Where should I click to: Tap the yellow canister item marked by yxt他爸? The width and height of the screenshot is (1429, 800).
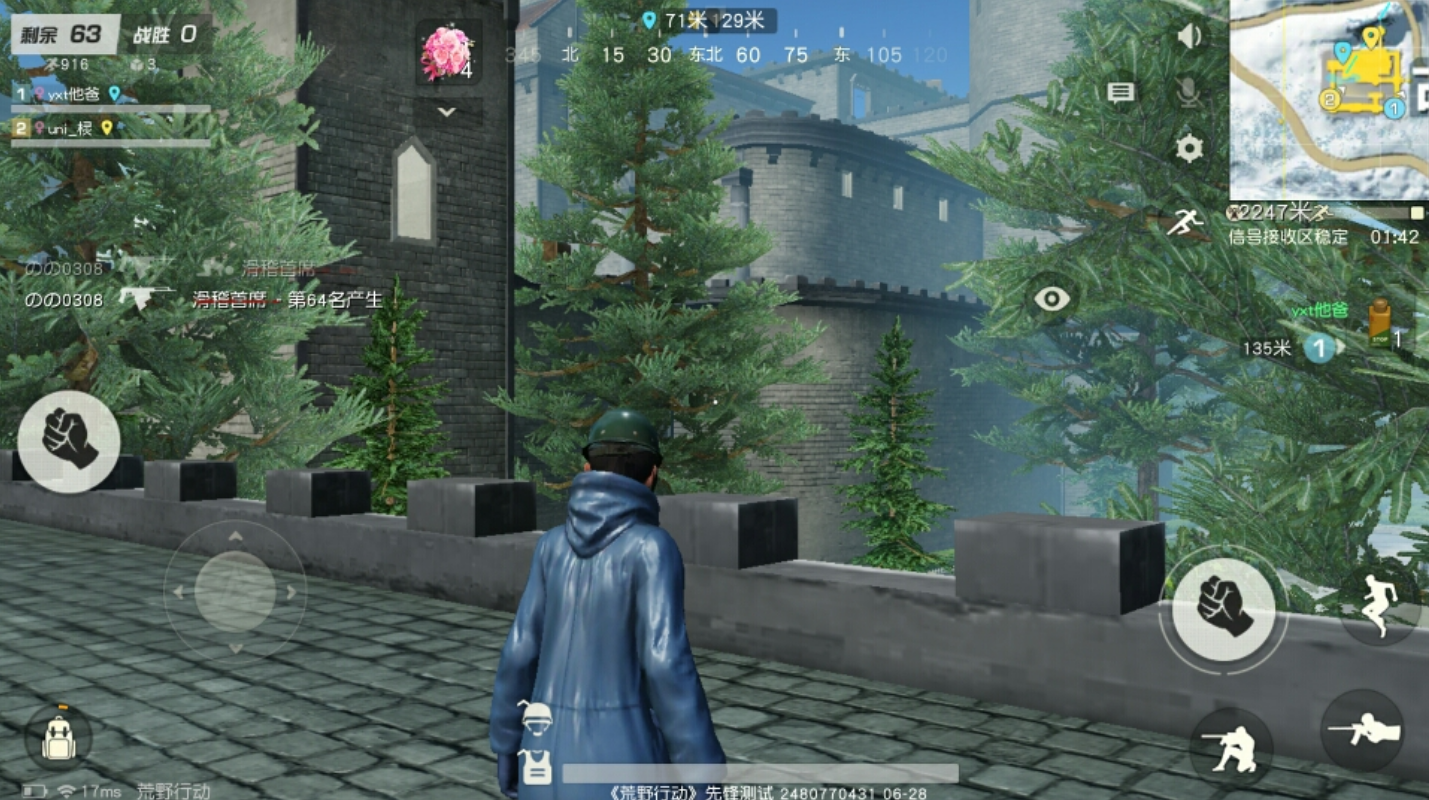pyautogui.click(x=1380, y=322)
